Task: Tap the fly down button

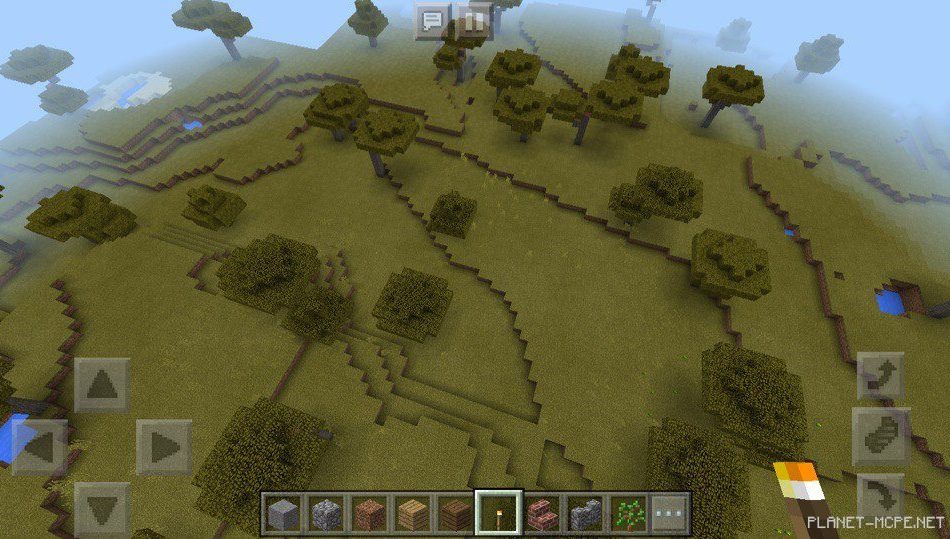Action: [882, 494]
